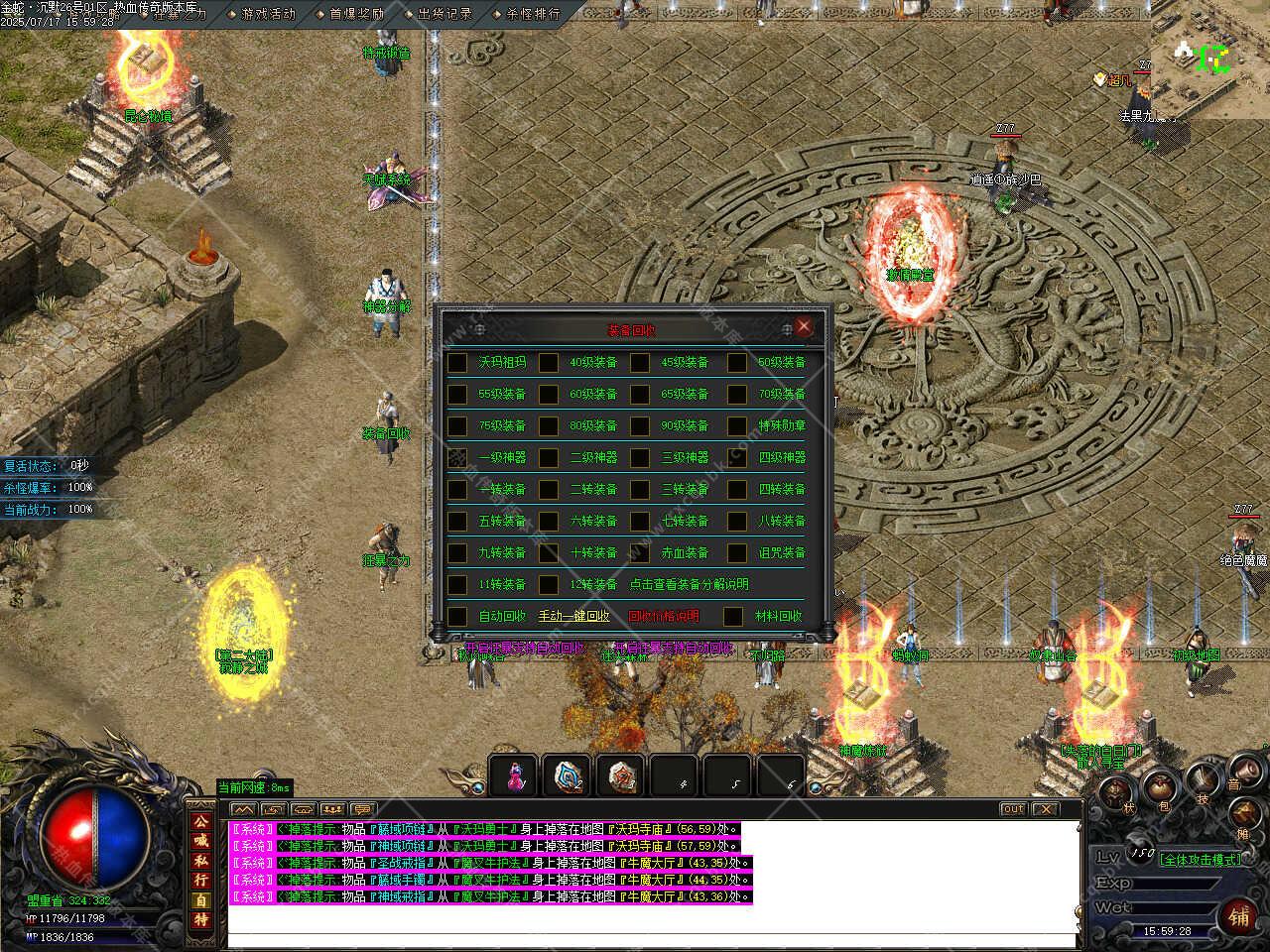Check the 40级装备 recycle box

coord(549,363)
